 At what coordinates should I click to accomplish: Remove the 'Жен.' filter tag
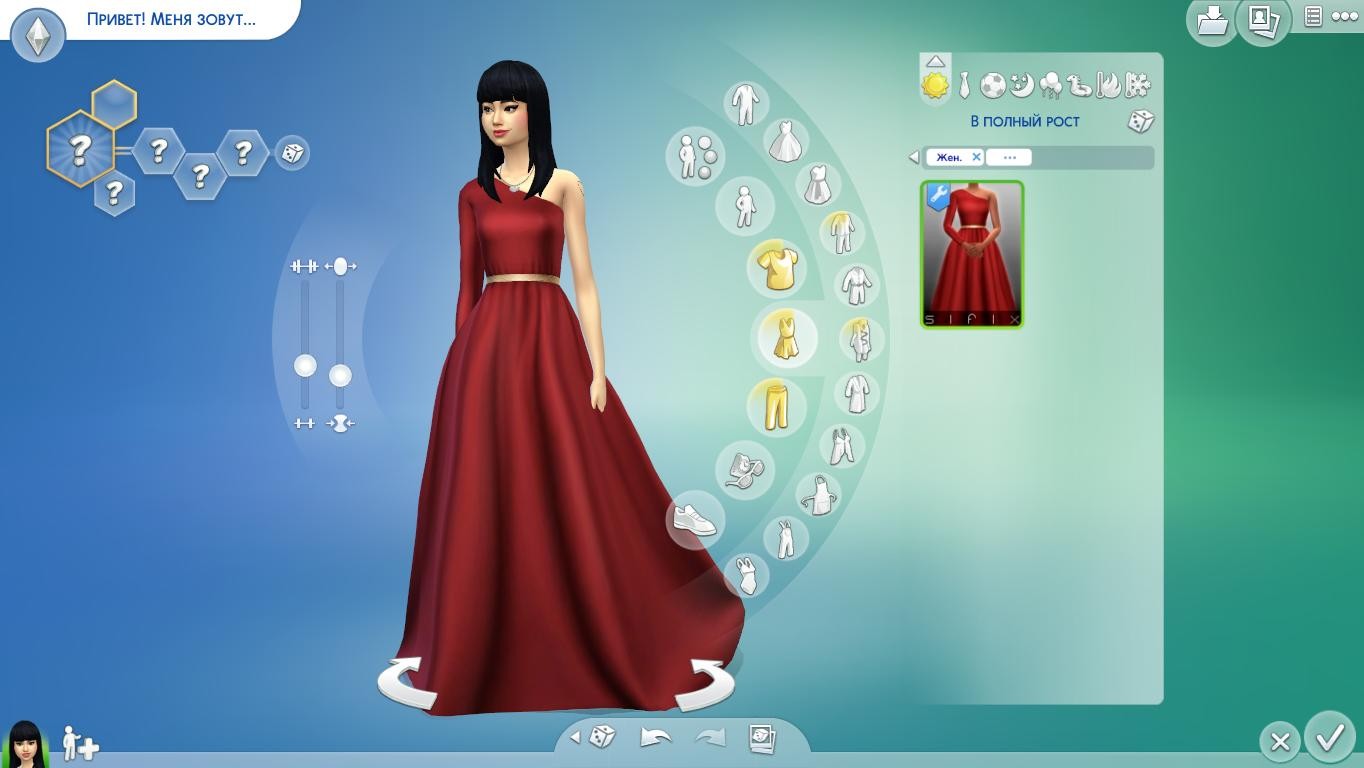[x=977, y=157]
